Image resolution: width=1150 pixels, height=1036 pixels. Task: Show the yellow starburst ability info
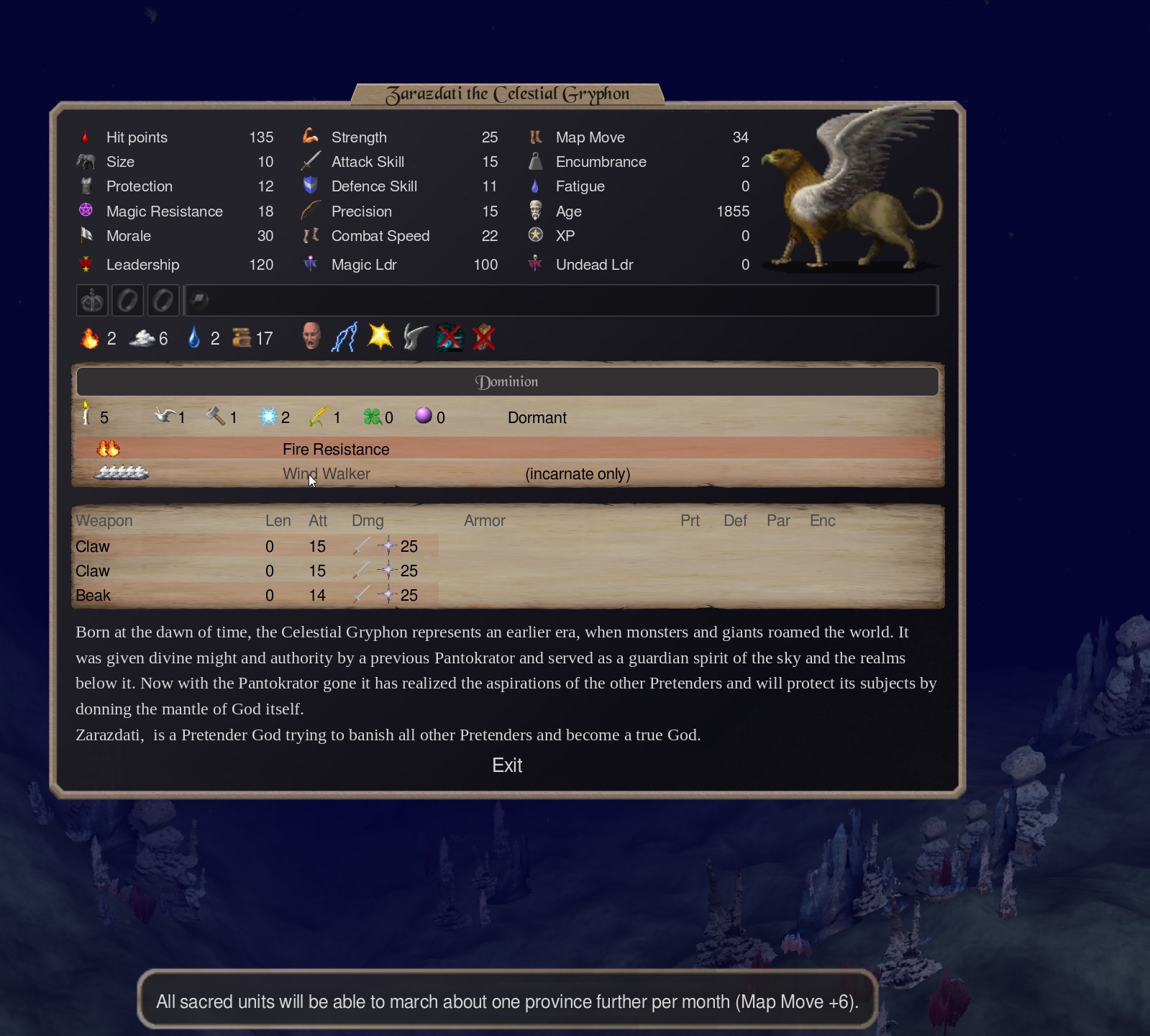pos(380,337)
